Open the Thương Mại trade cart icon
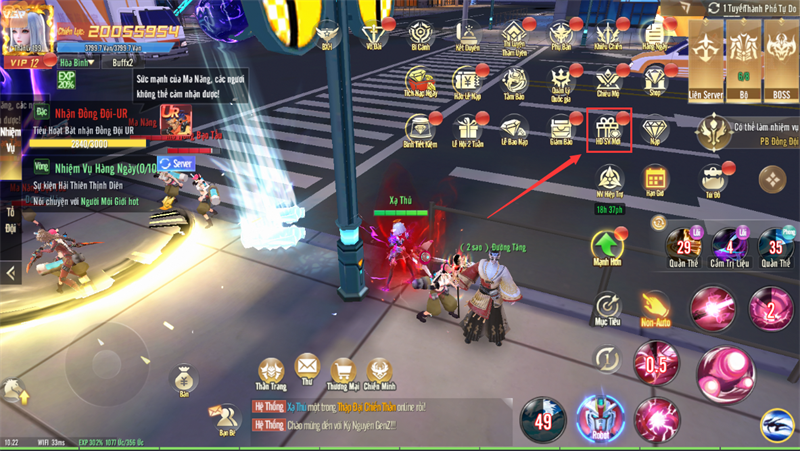The width and height of the screenshot is (800, 451). pos(344,372)
